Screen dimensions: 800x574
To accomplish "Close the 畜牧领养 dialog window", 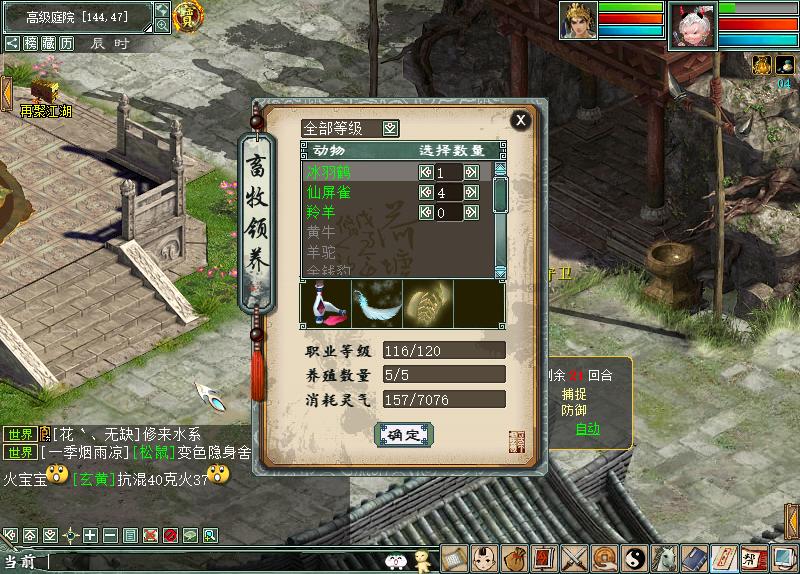I will (x=520, y=120).
